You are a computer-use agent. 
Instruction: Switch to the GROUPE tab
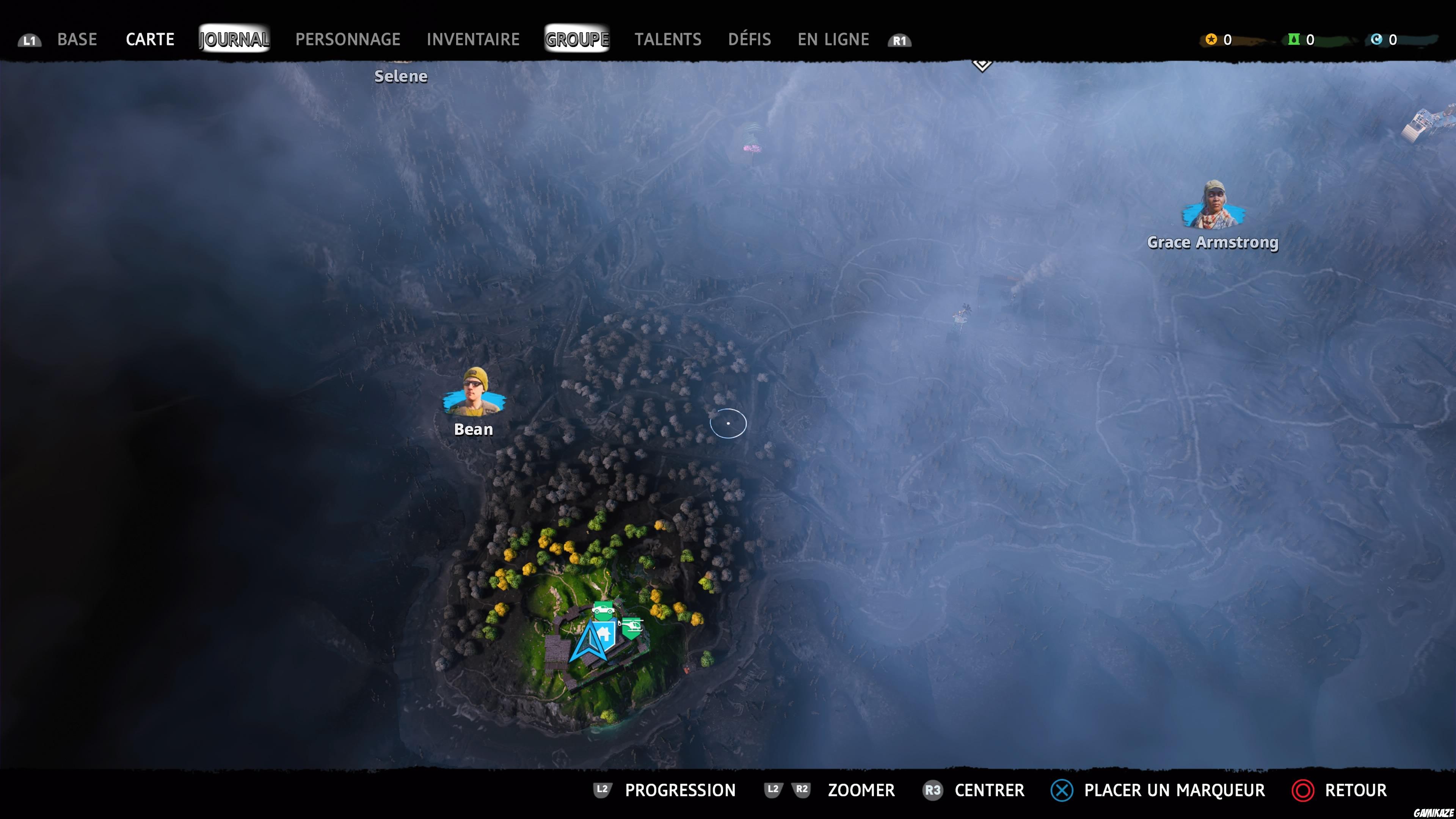(x=576, y=39)
